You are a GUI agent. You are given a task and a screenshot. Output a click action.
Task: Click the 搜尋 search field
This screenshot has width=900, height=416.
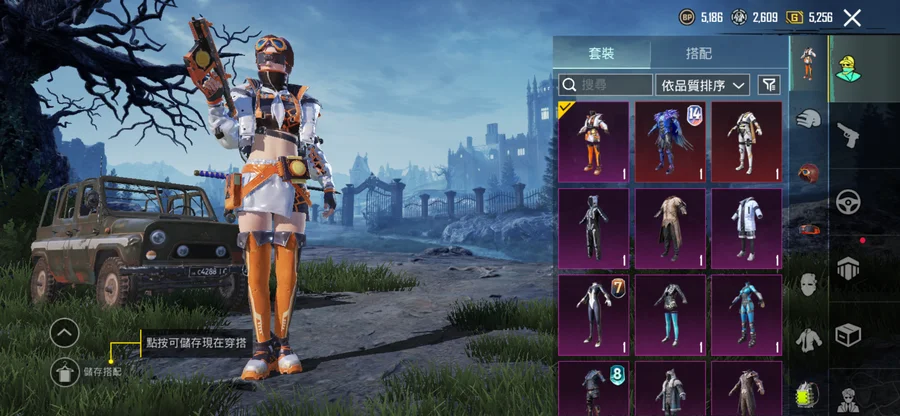point(603,85)
